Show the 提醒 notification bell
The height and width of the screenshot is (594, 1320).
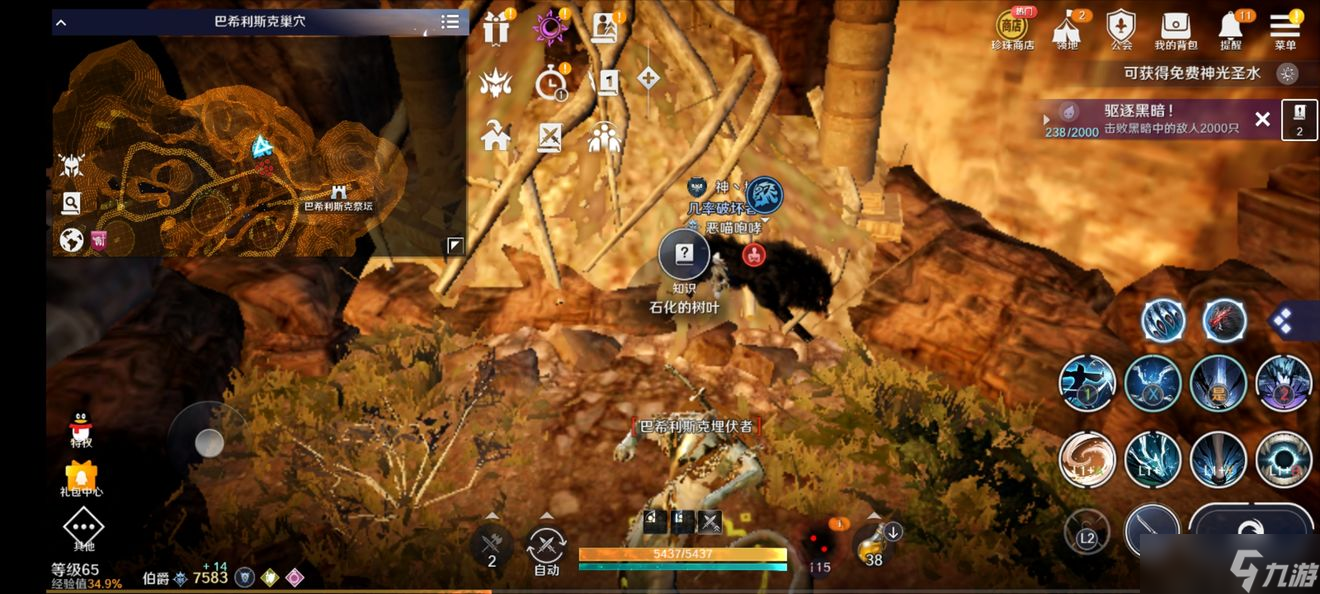click(x=1231, y=27)
